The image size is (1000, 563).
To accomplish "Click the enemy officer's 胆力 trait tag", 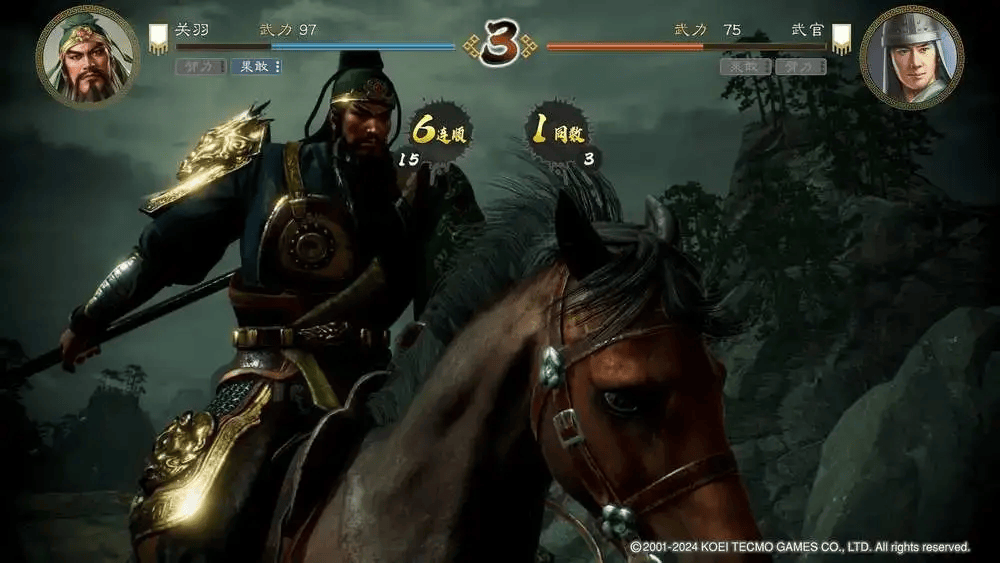I will (x=802, y=67).
